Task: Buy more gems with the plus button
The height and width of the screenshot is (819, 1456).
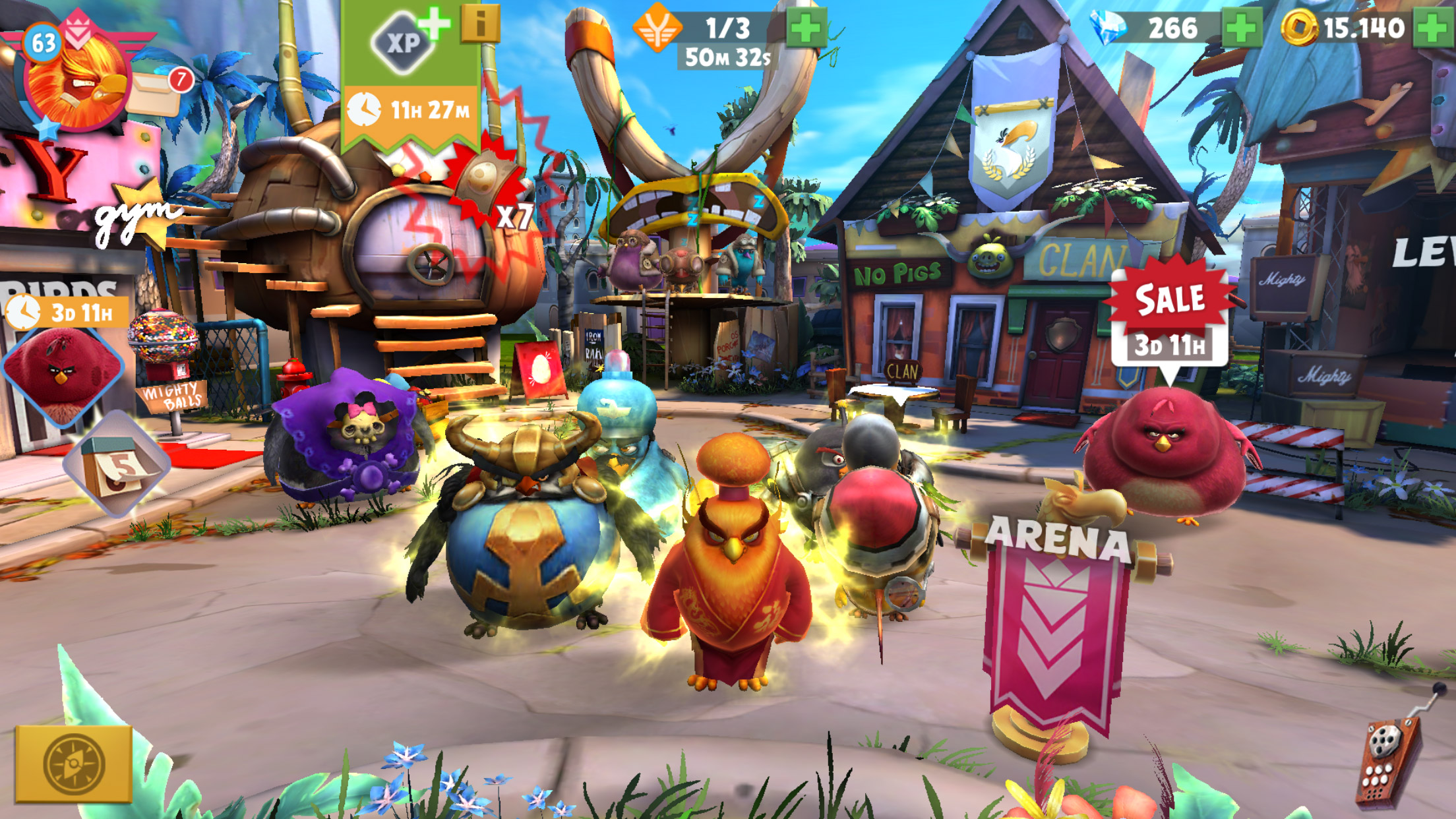Action: 1241,28
